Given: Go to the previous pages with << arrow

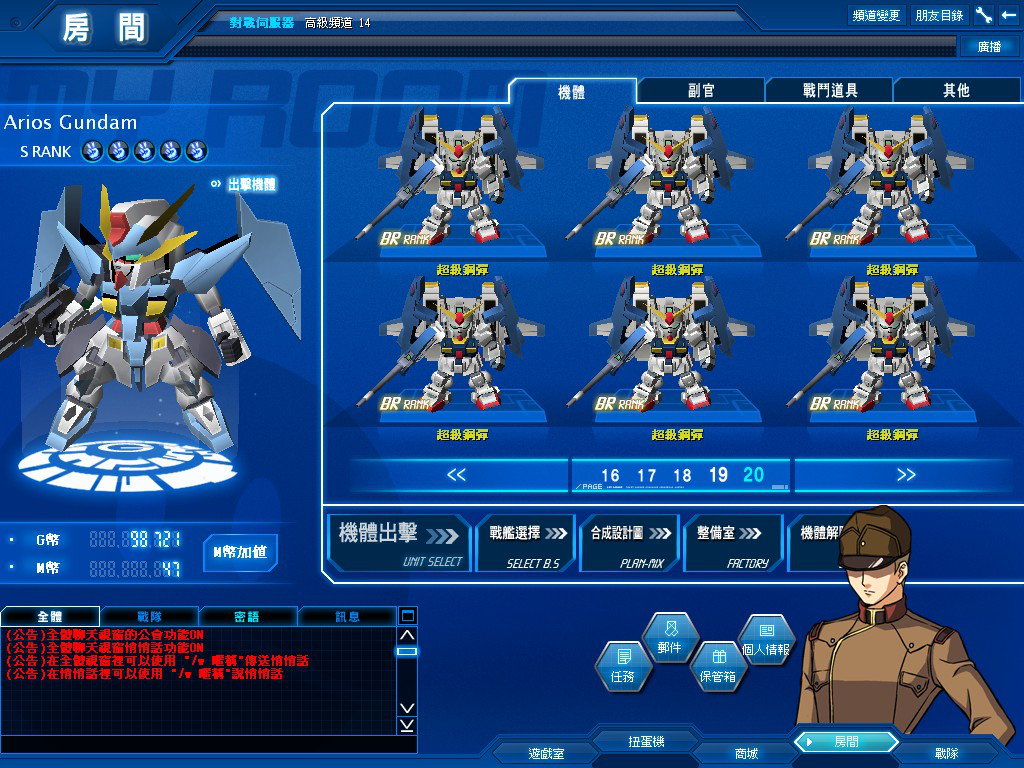Looking at the screenshot, I should pyautogui.click(x=456, y=475).
